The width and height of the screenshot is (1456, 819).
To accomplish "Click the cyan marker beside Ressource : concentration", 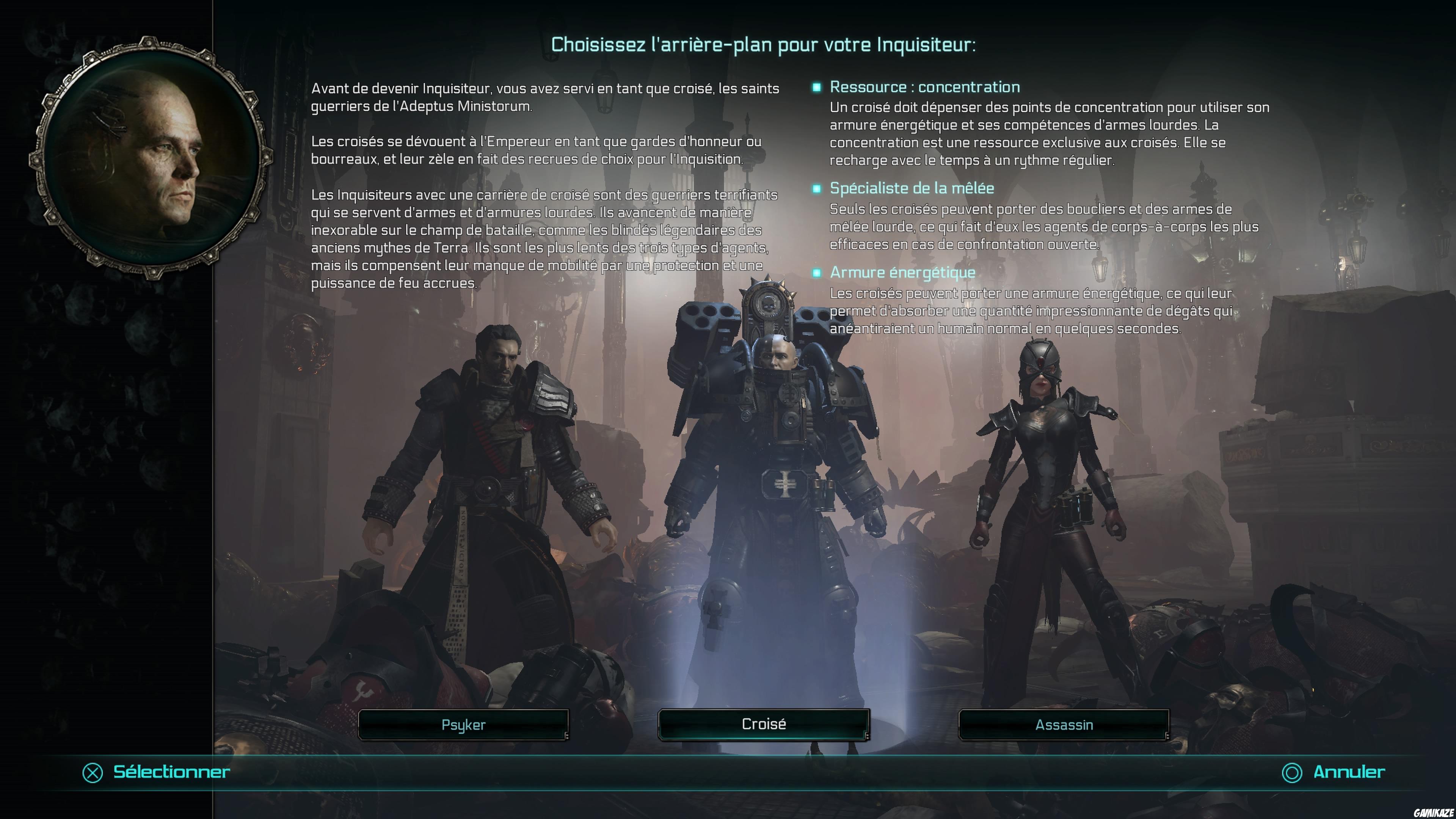I will coord(816,87).
